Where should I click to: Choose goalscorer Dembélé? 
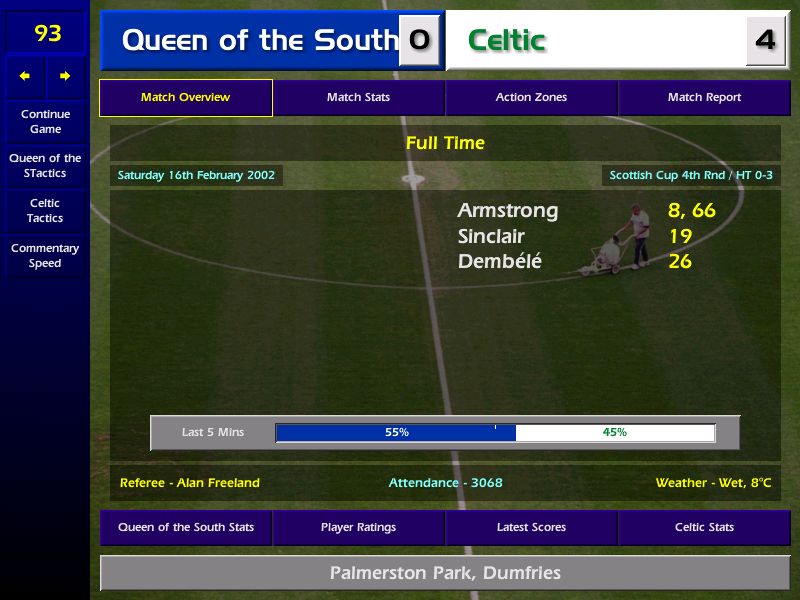tap(499, 262)
